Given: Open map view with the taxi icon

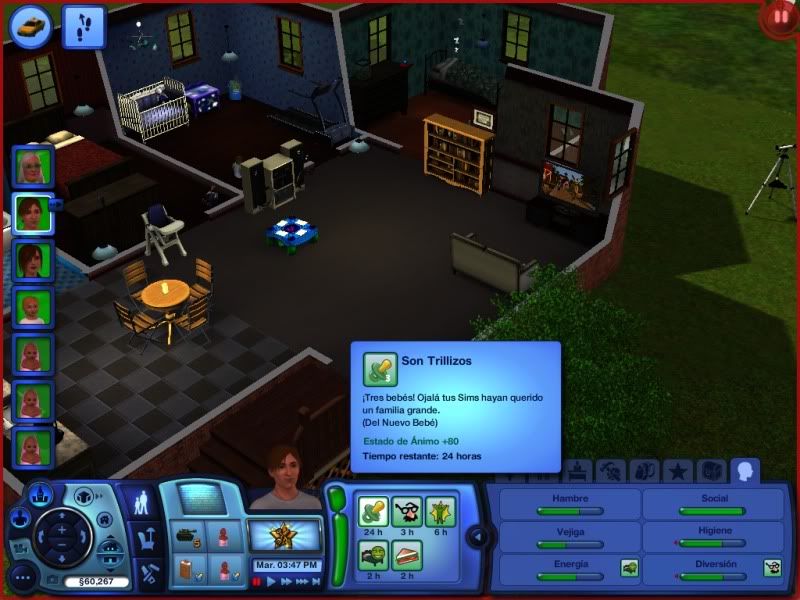Looking at the screenshot, I should point(31,25).
